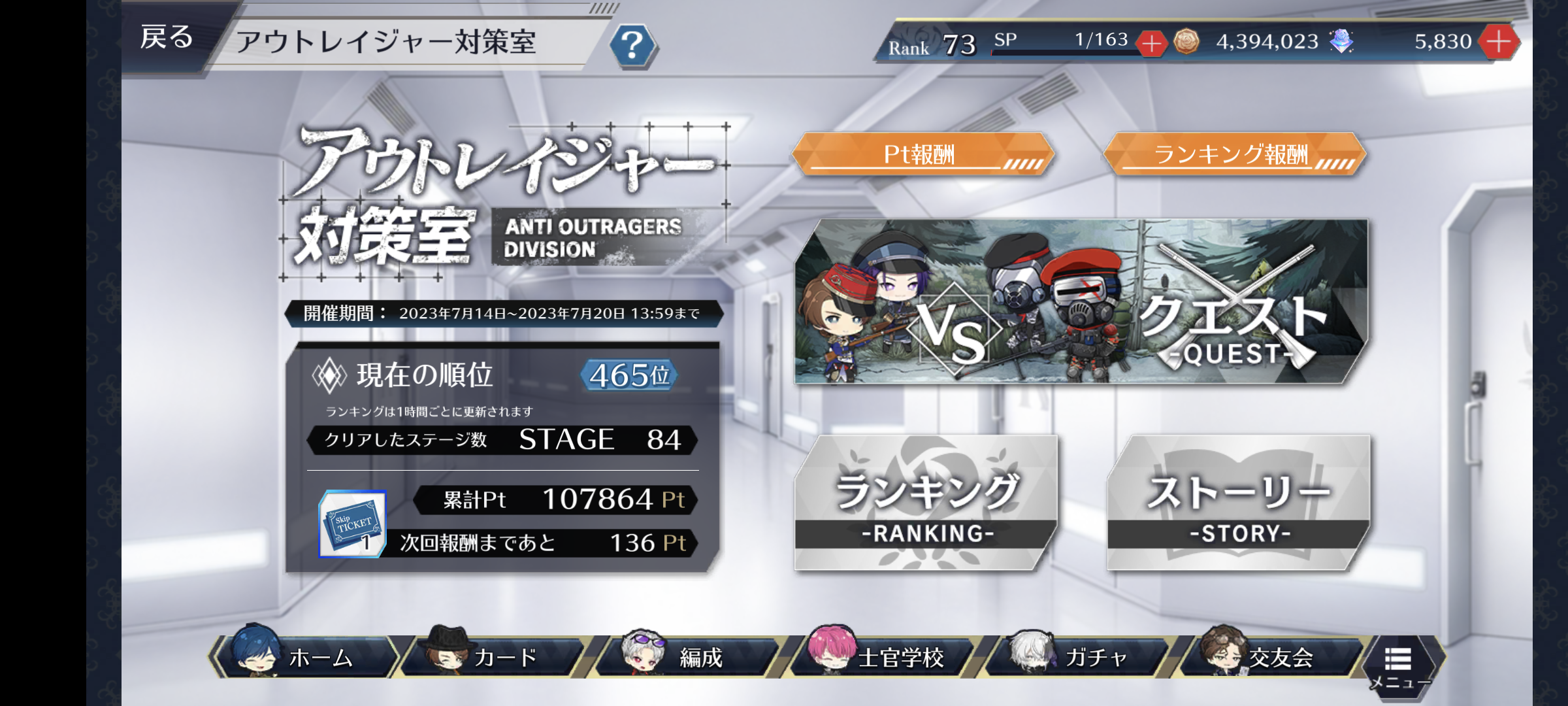Switch to the 編成 formation screen
Viewport: 1568px width, 706px height.
click(x=687, y=656)
